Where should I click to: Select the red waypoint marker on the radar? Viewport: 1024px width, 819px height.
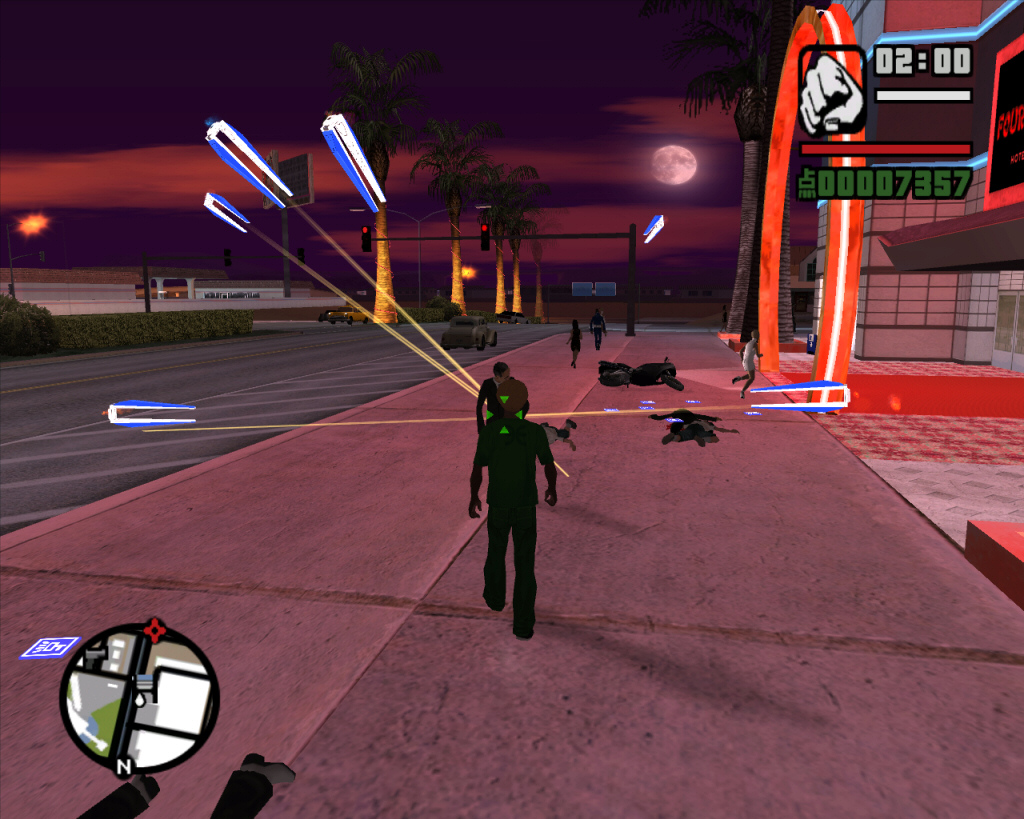[153, 630]
